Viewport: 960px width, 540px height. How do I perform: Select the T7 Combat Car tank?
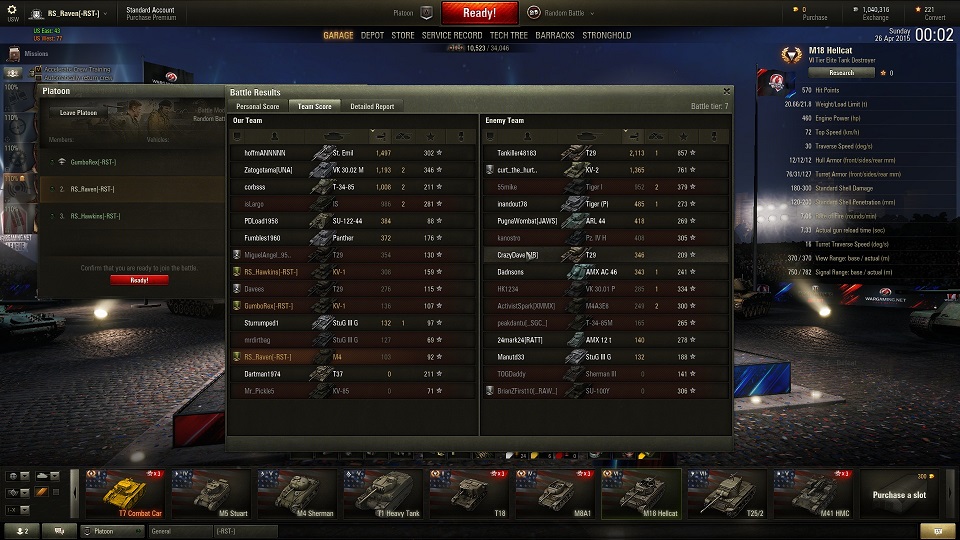pyautogui.click(x=125, y=494)
